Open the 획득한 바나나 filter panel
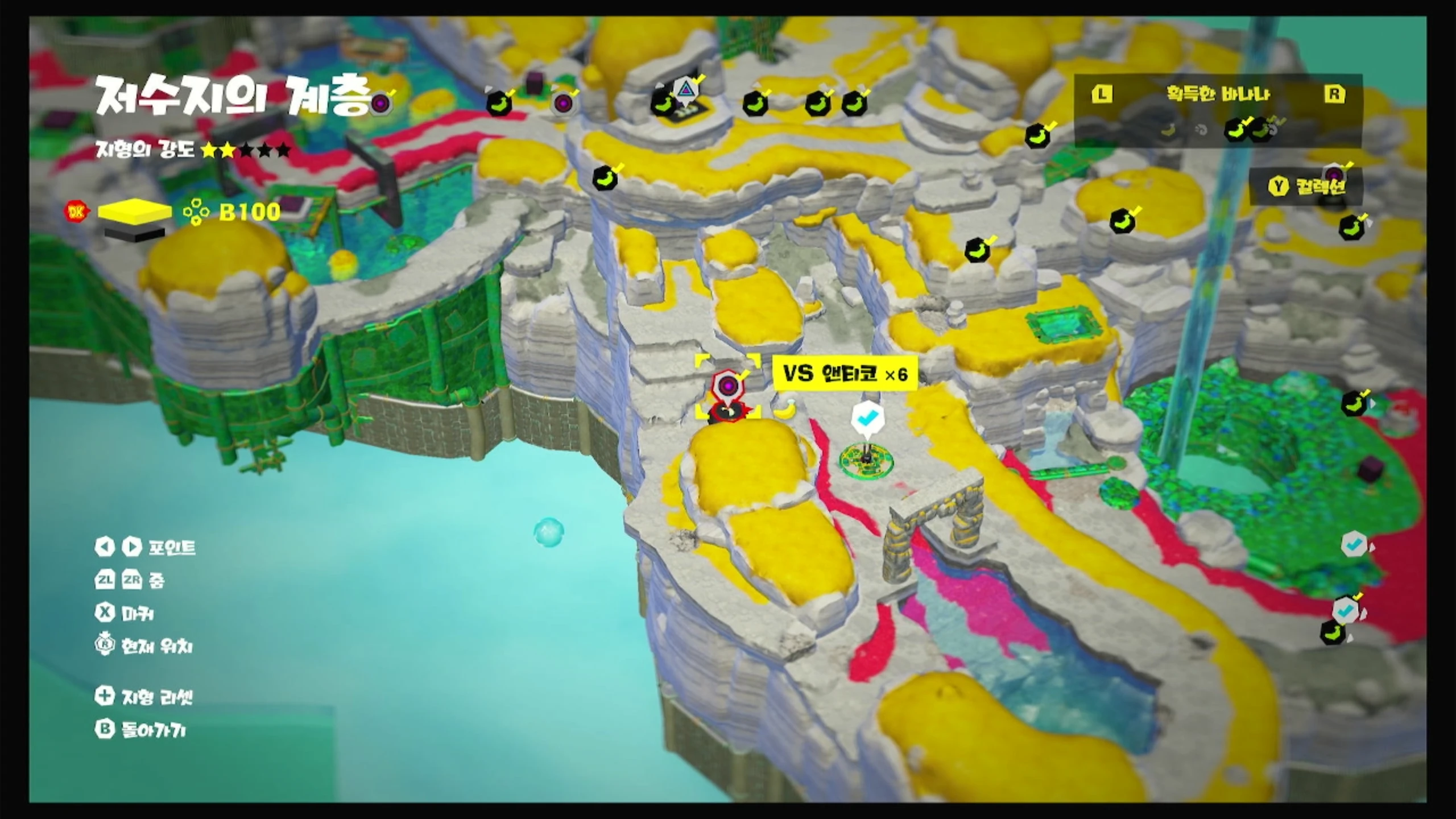 (x=1217, y=94)
